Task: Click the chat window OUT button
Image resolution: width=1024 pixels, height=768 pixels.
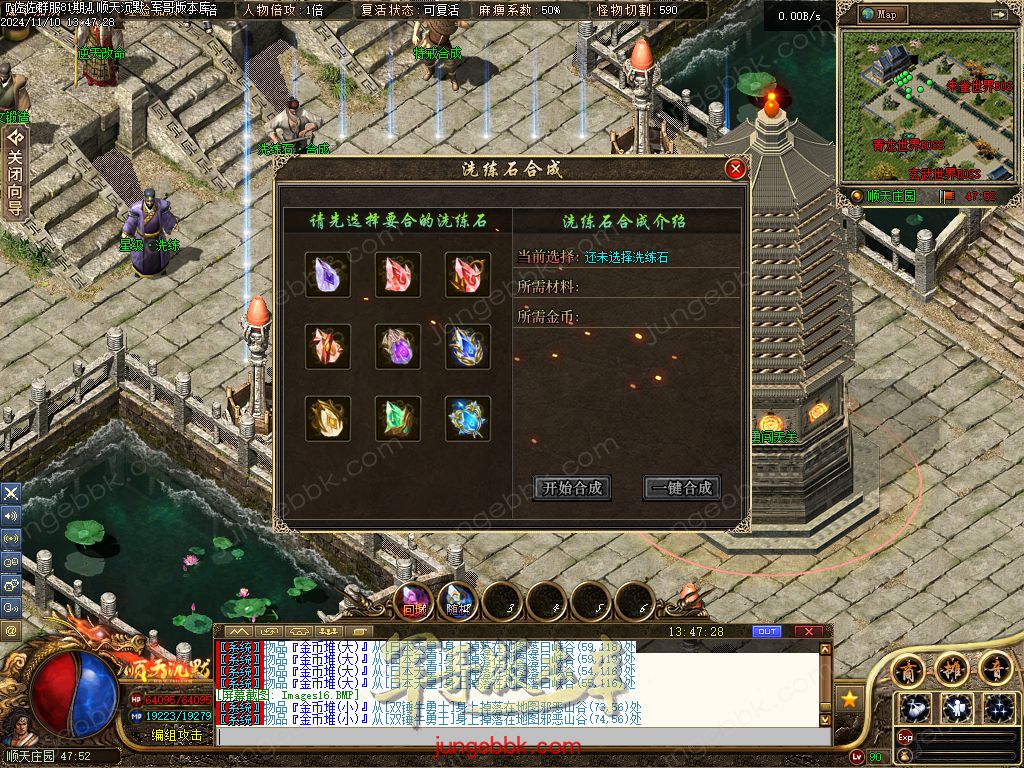Action: (x=767, y=632)
